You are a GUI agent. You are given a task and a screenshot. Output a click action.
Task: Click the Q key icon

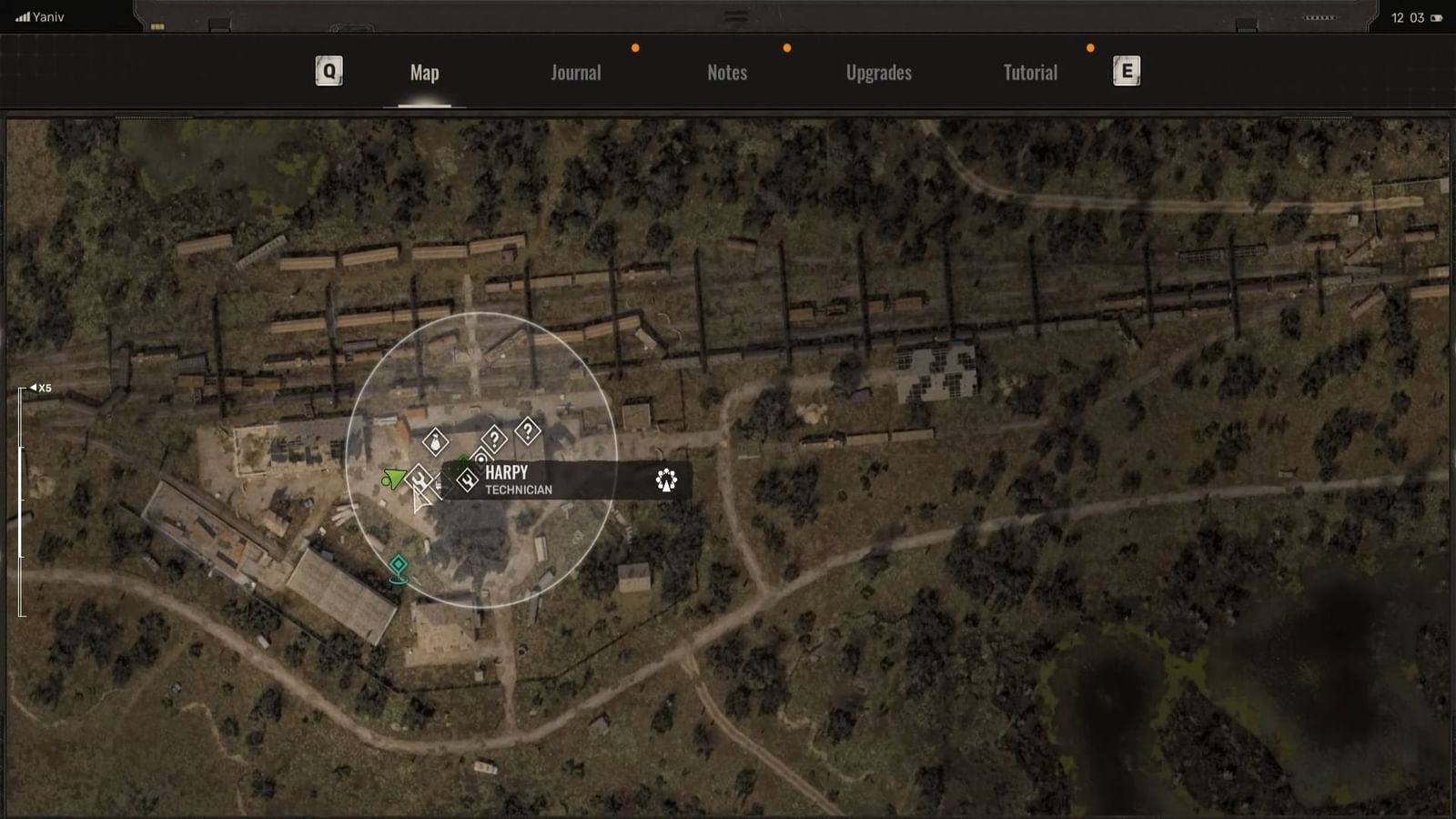click(328, 70)
